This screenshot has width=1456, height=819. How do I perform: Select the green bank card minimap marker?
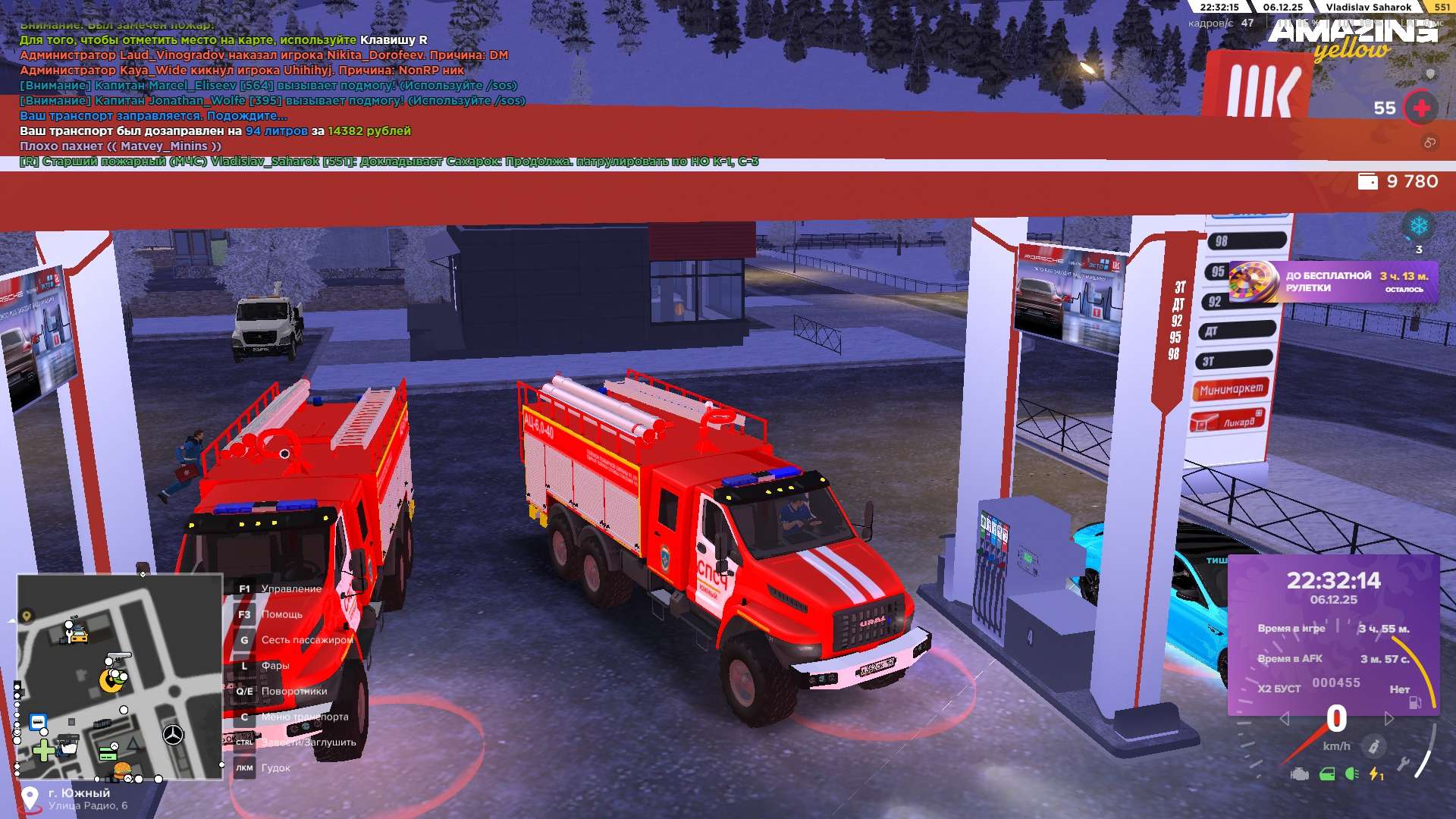tap(108, 754)
